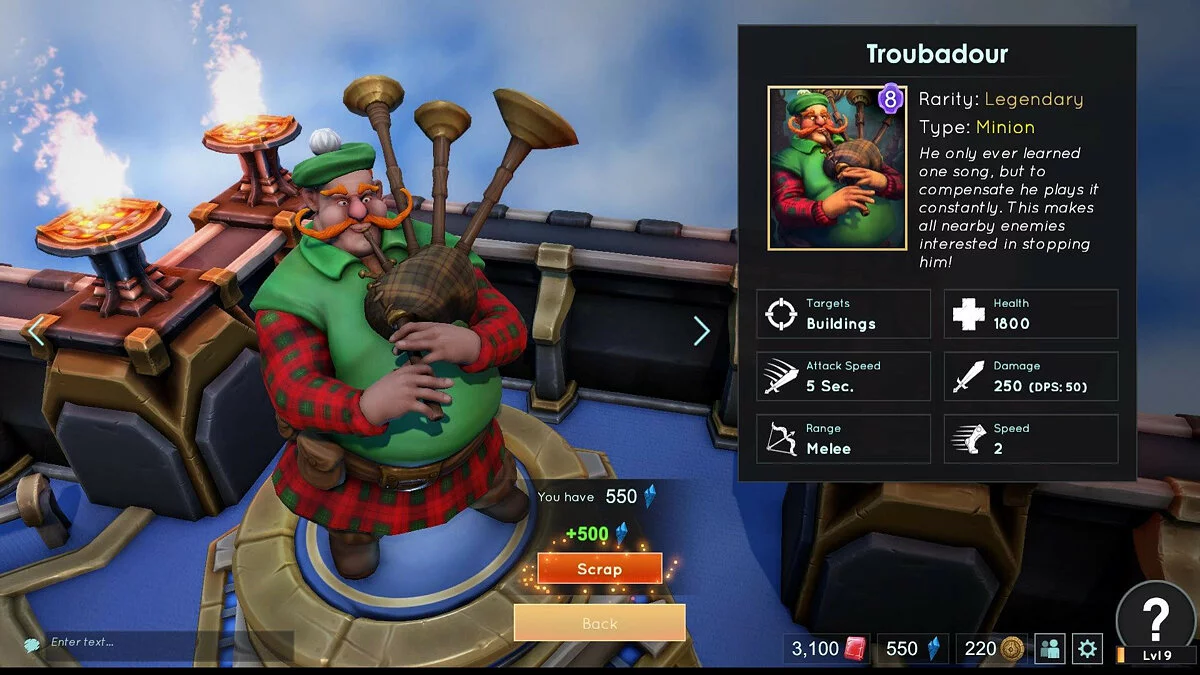Open the question mark help button

tap(1155, 616)
